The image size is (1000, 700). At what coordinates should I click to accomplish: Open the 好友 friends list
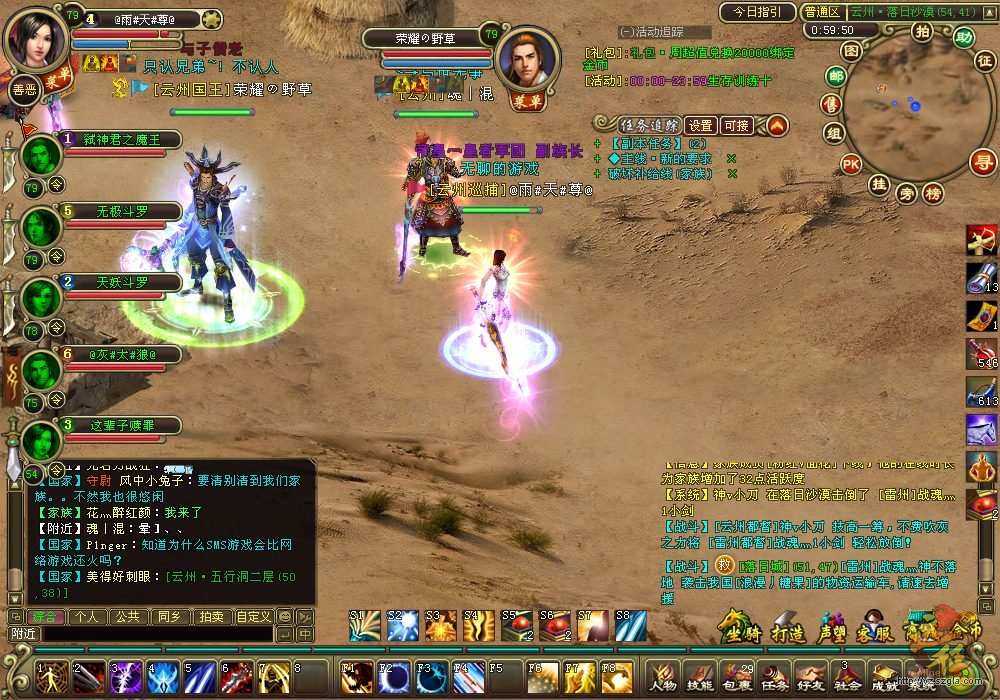coord(810,677)
